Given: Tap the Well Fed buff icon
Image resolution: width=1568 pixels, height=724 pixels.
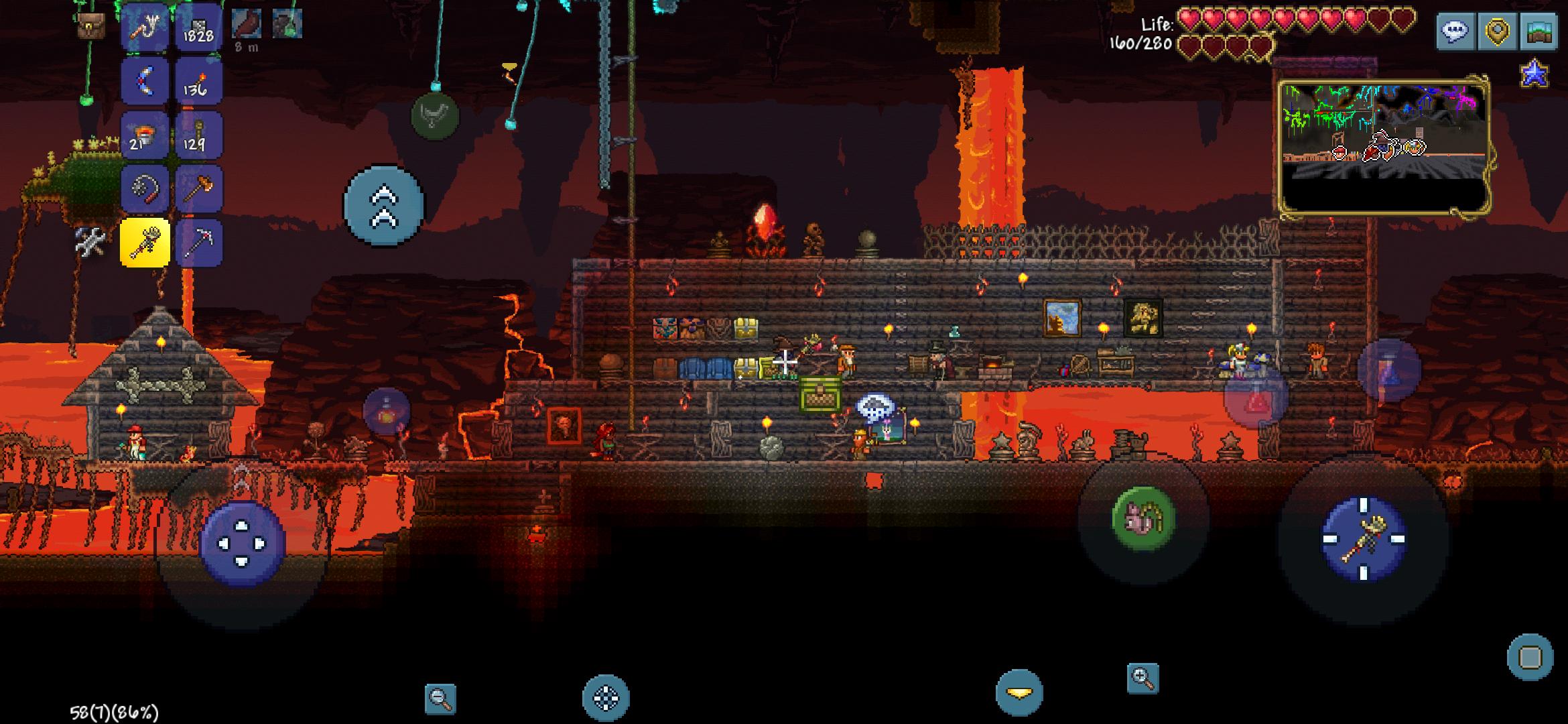Looking at the screenshot, I should point(247,24).
